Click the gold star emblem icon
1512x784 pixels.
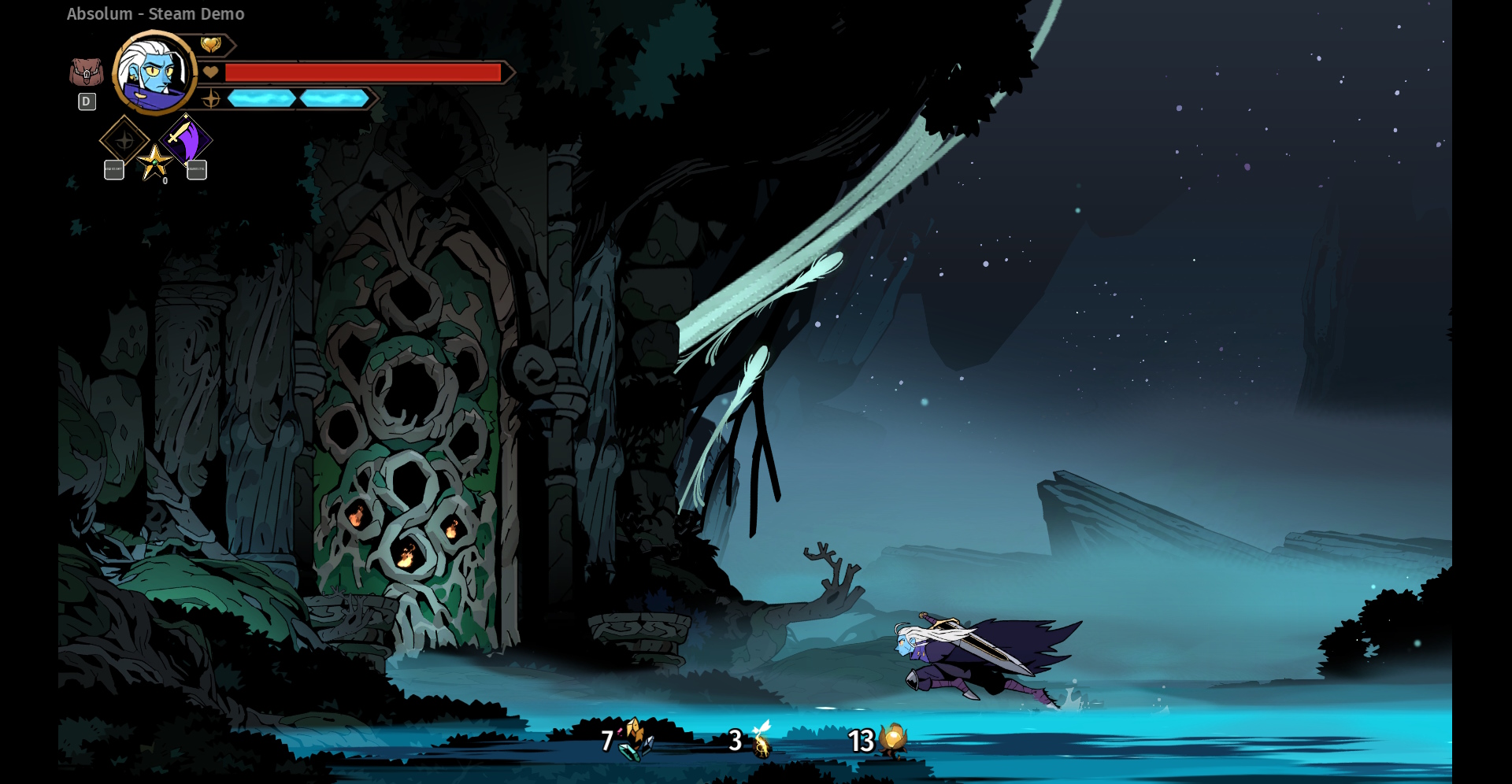coord(154,163)
